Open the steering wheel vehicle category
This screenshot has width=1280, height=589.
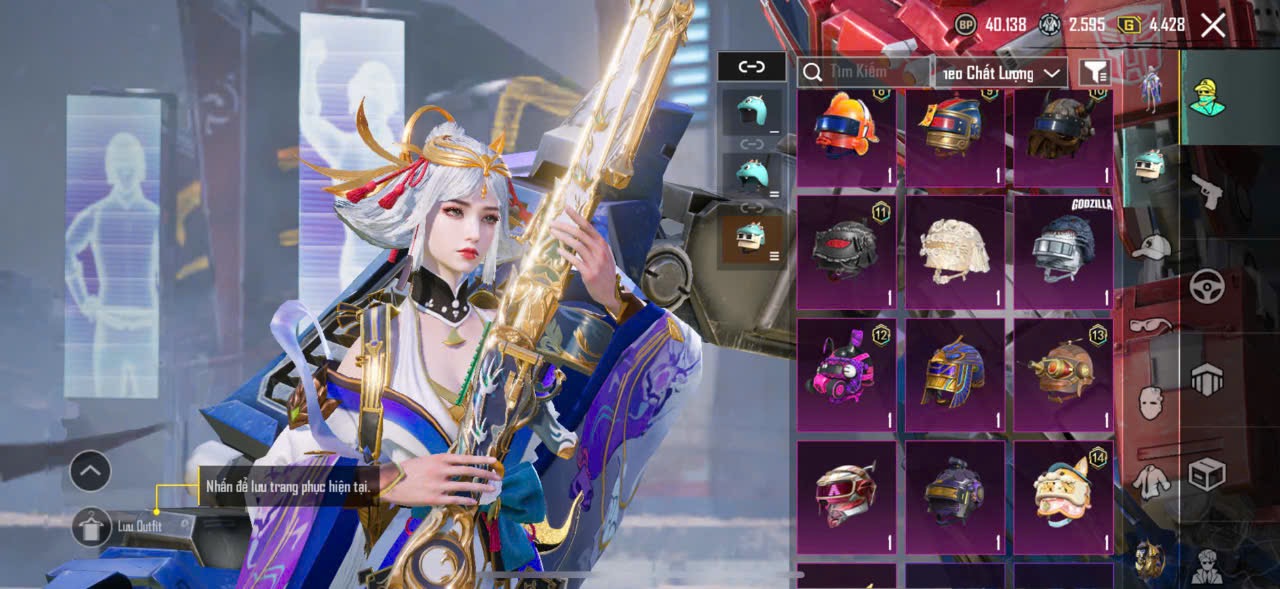click(1207, 286)
